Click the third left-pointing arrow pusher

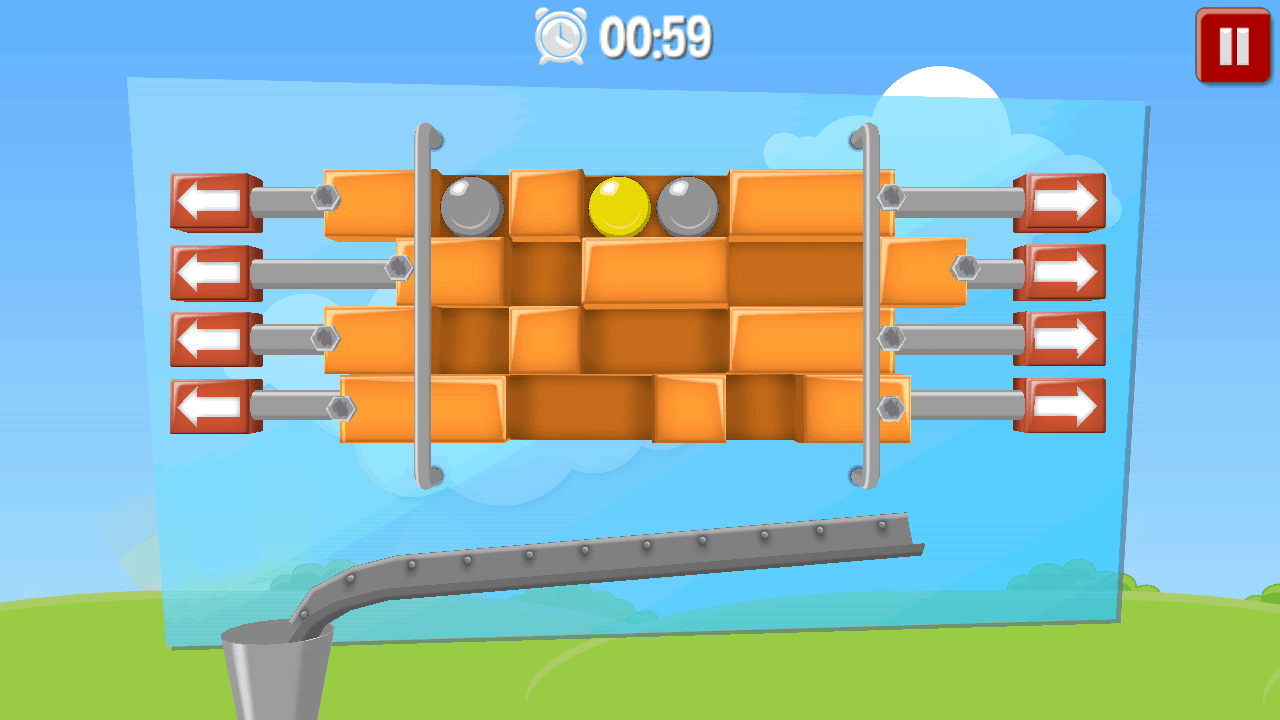pos(213,337)
